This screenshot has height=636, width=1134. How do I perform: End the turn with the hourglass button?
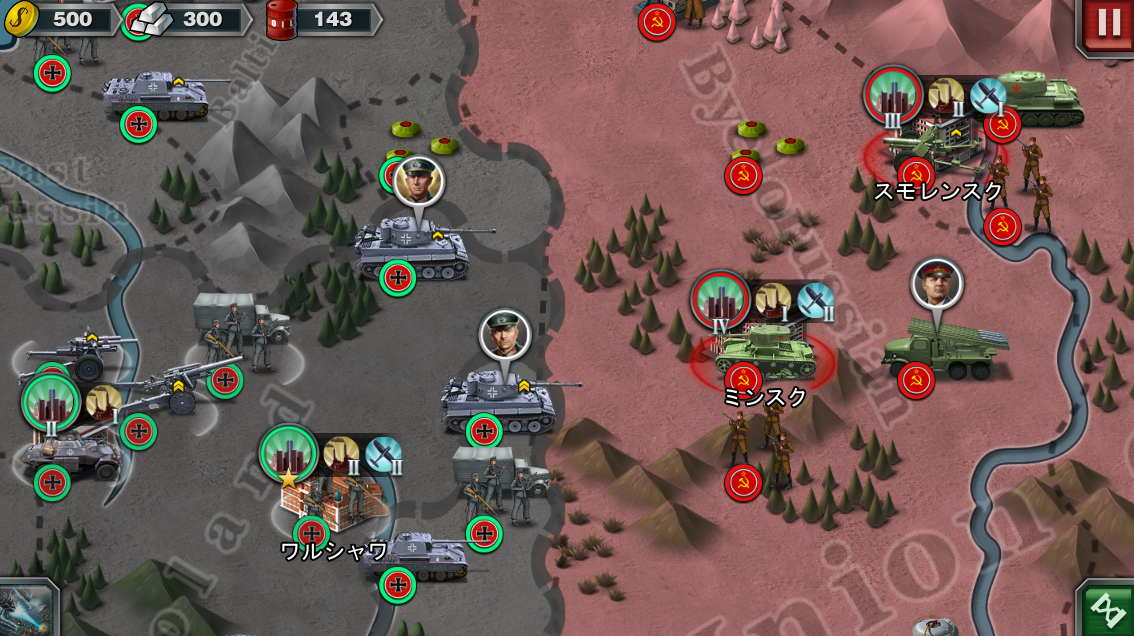click(1108, 608)
